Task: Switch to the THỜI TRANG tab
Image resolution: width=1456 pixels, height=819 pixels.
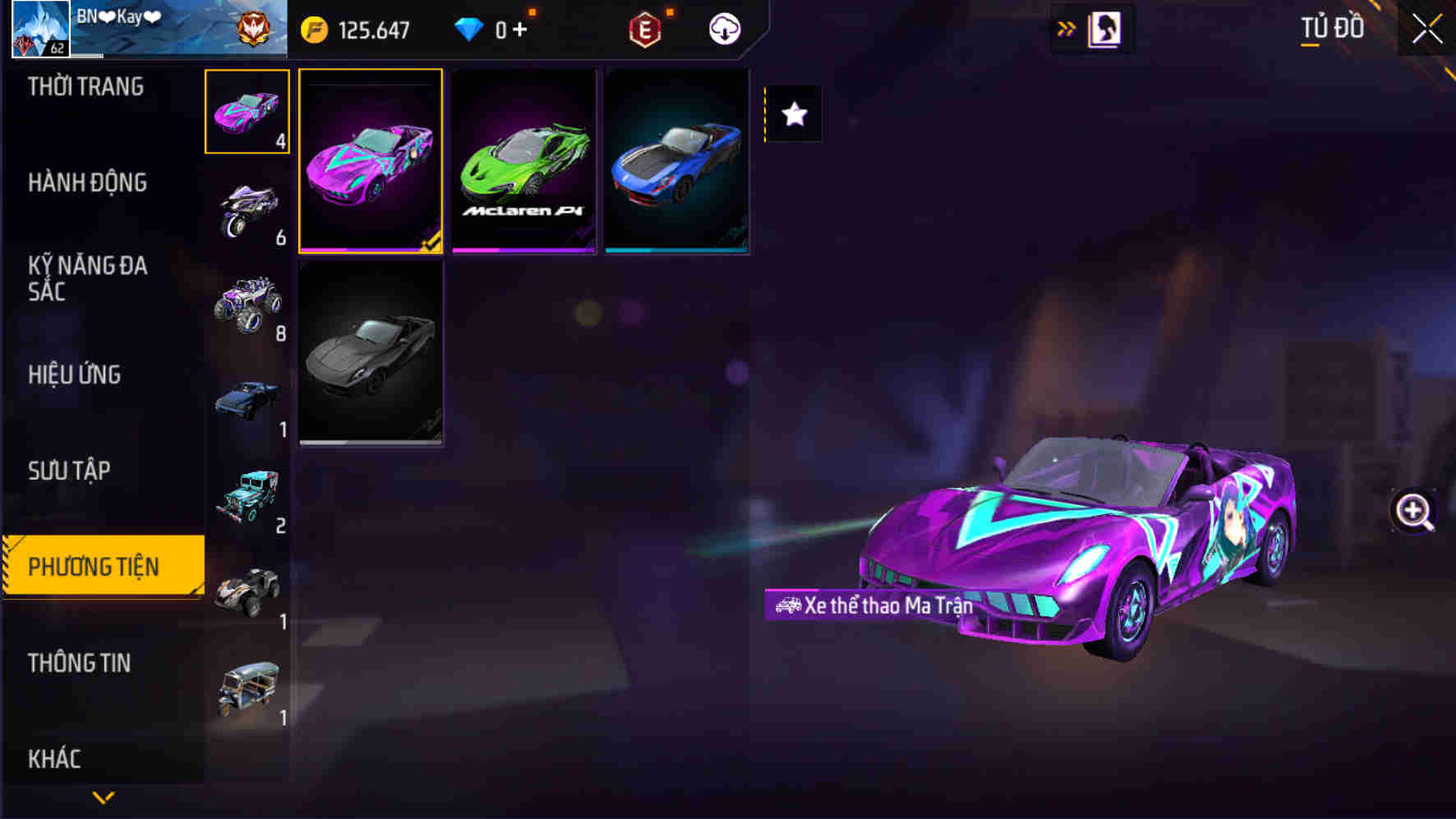Action: coord(85,87)
